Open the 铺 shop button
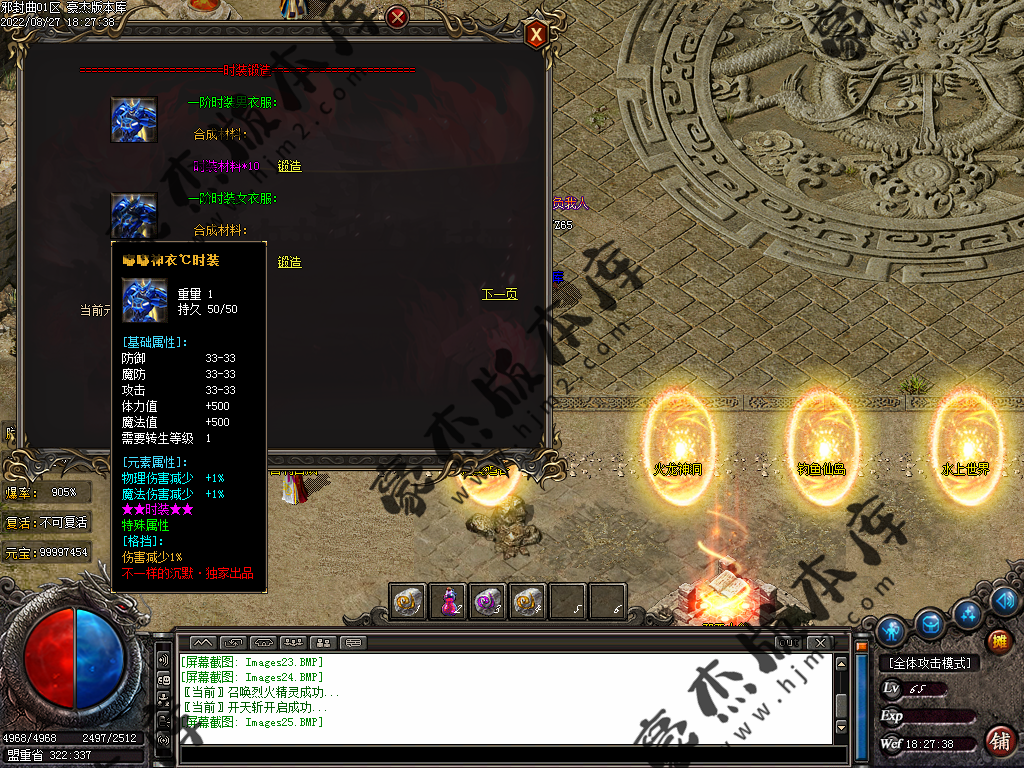 (x=998, y=741)
